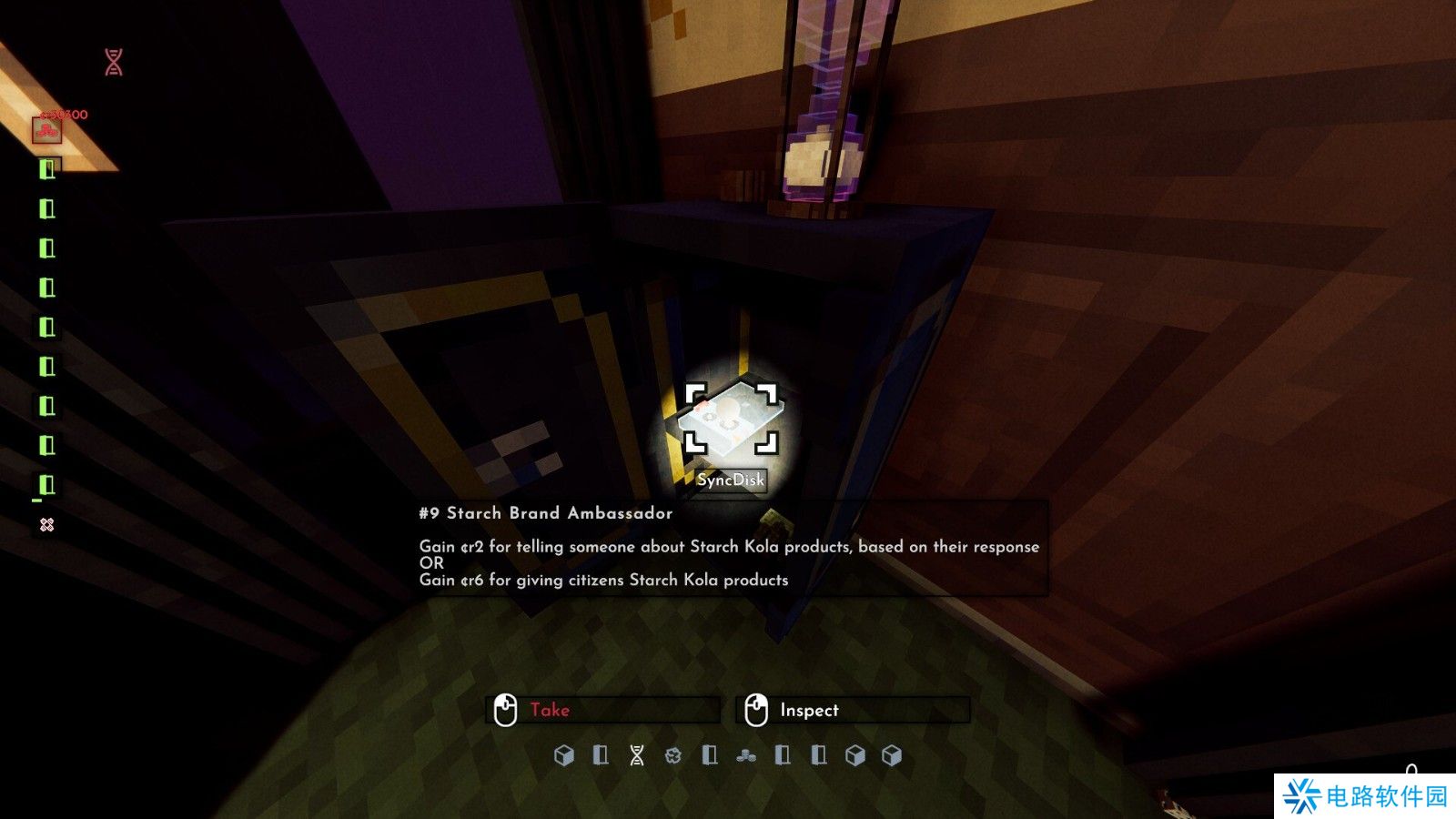Open the red coin money icon
This screenshot has height=819, width=1456.
pyautogui.click(x=47, y=131)
